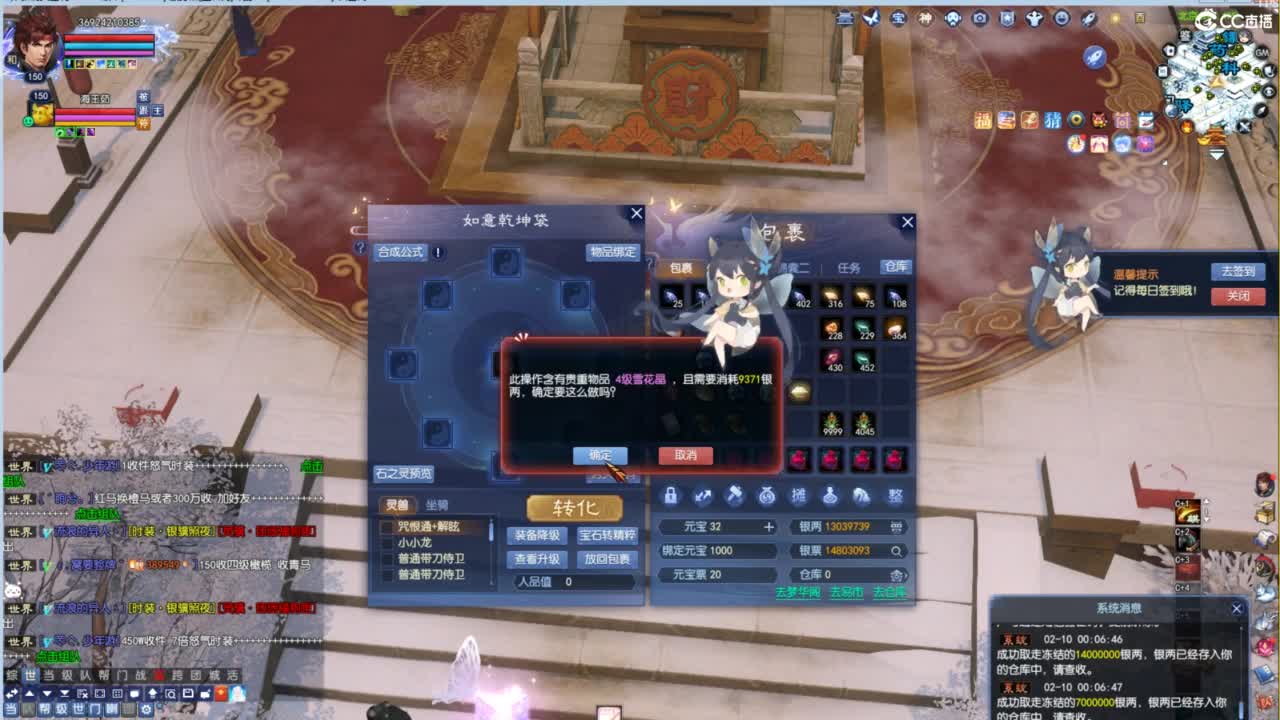1280x720 pixels.
Task: Open the 摊 stall icon in the bag
Action: point(800,496)
